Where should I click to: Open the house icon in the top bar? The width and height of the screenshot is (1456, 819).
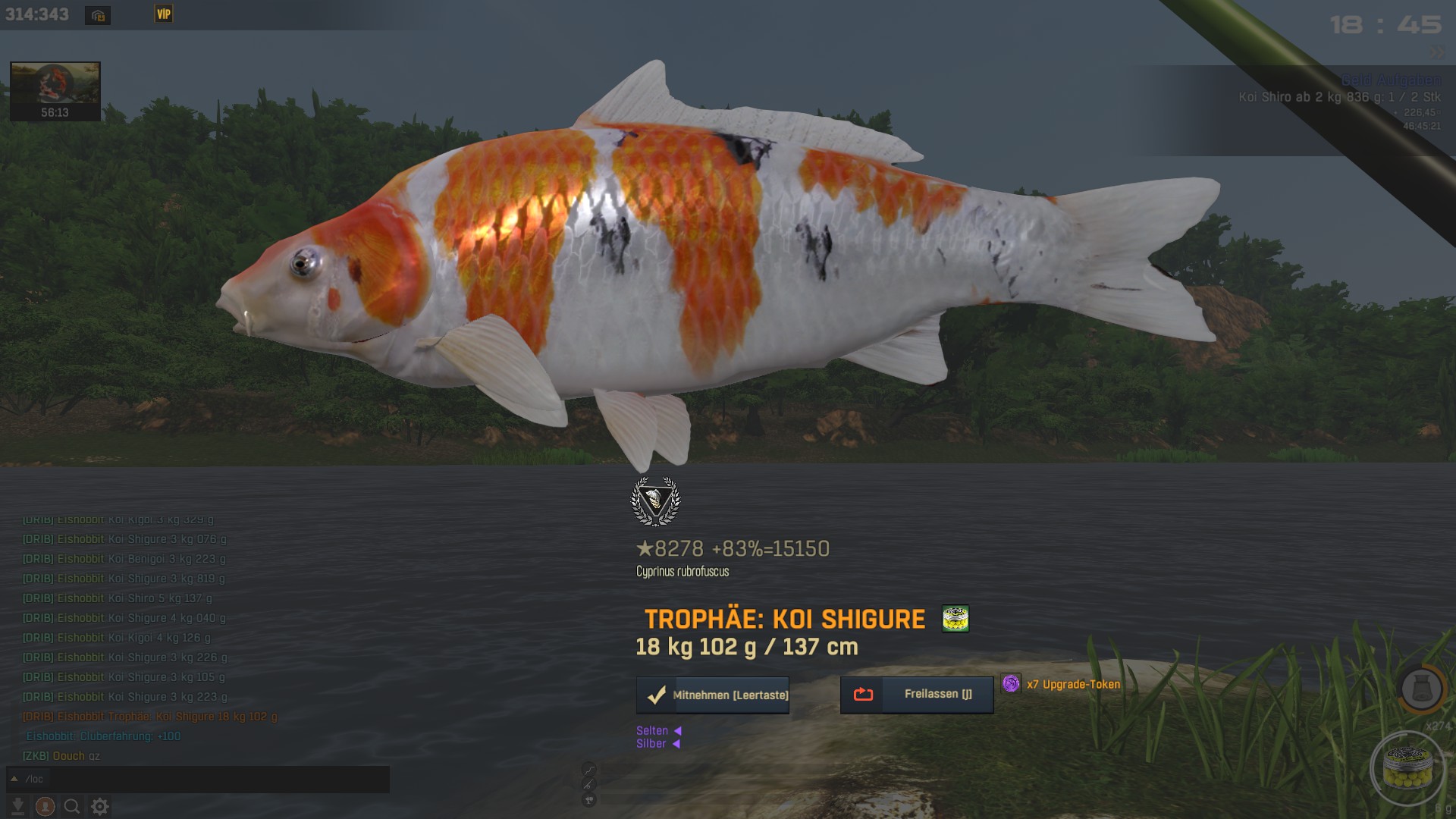[98, 15]
